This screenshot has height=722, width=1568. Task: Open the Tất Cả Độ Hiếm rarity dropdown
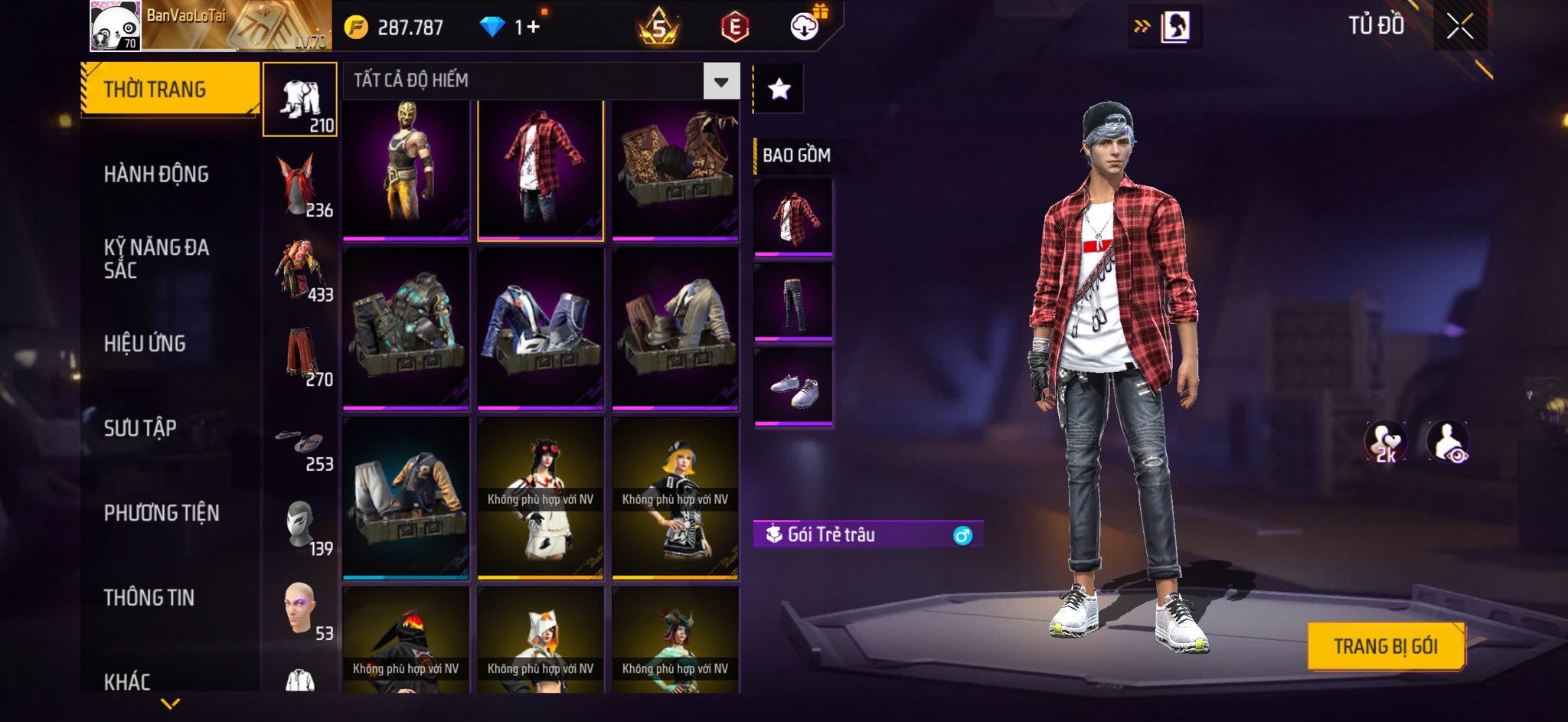pyautogui.click(x=720, y=81)
